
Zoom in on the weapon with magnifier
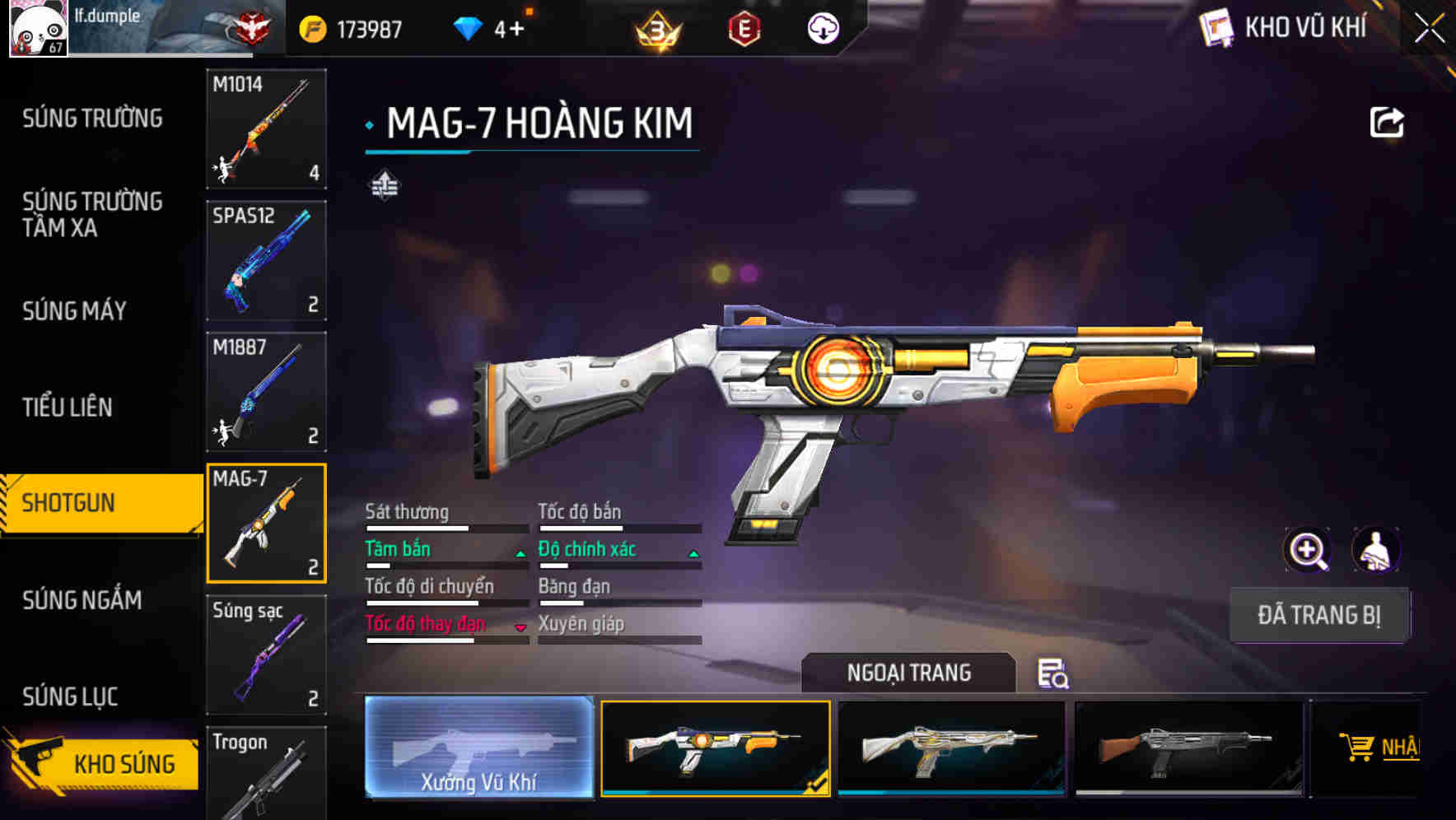[1307, 550]
